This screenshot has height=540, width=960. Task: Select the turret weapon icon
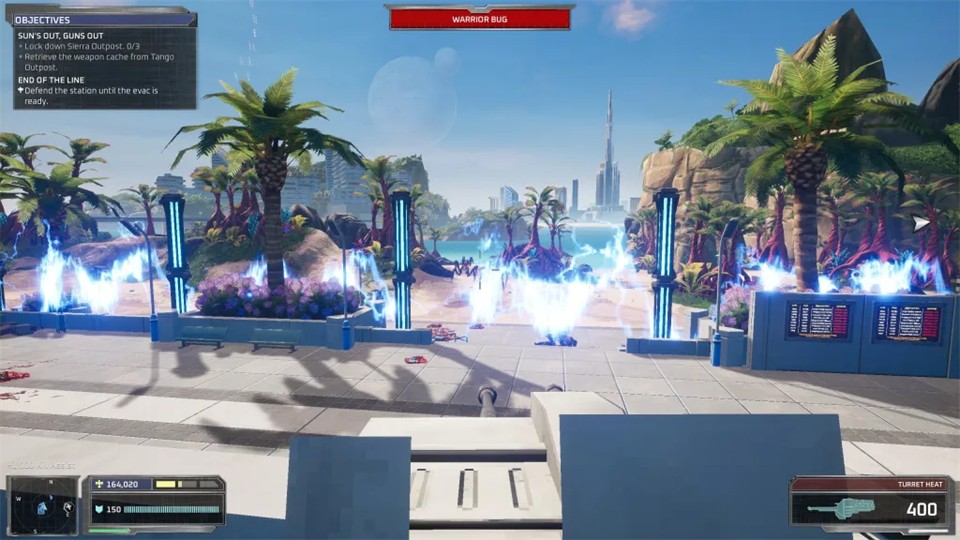coord(846,509)
